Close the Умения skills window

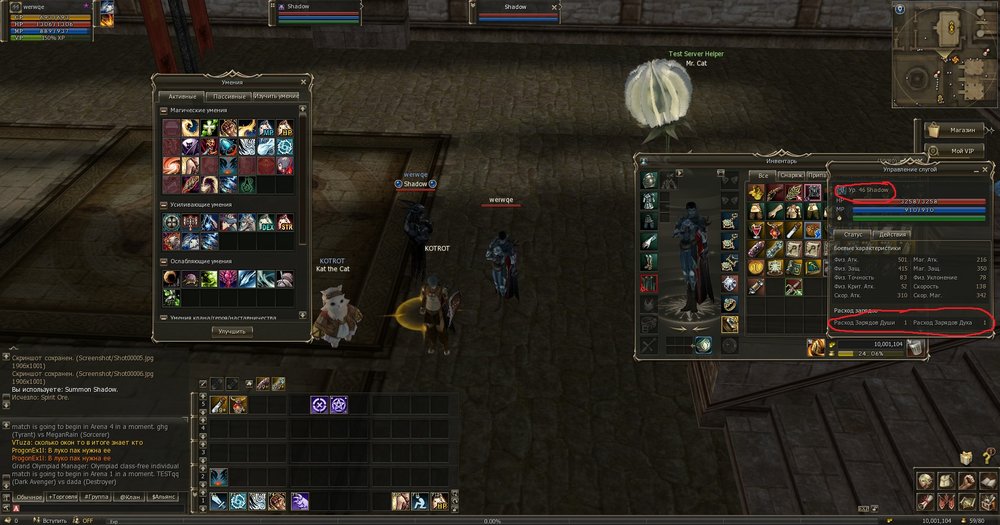[x=304, y=82]
